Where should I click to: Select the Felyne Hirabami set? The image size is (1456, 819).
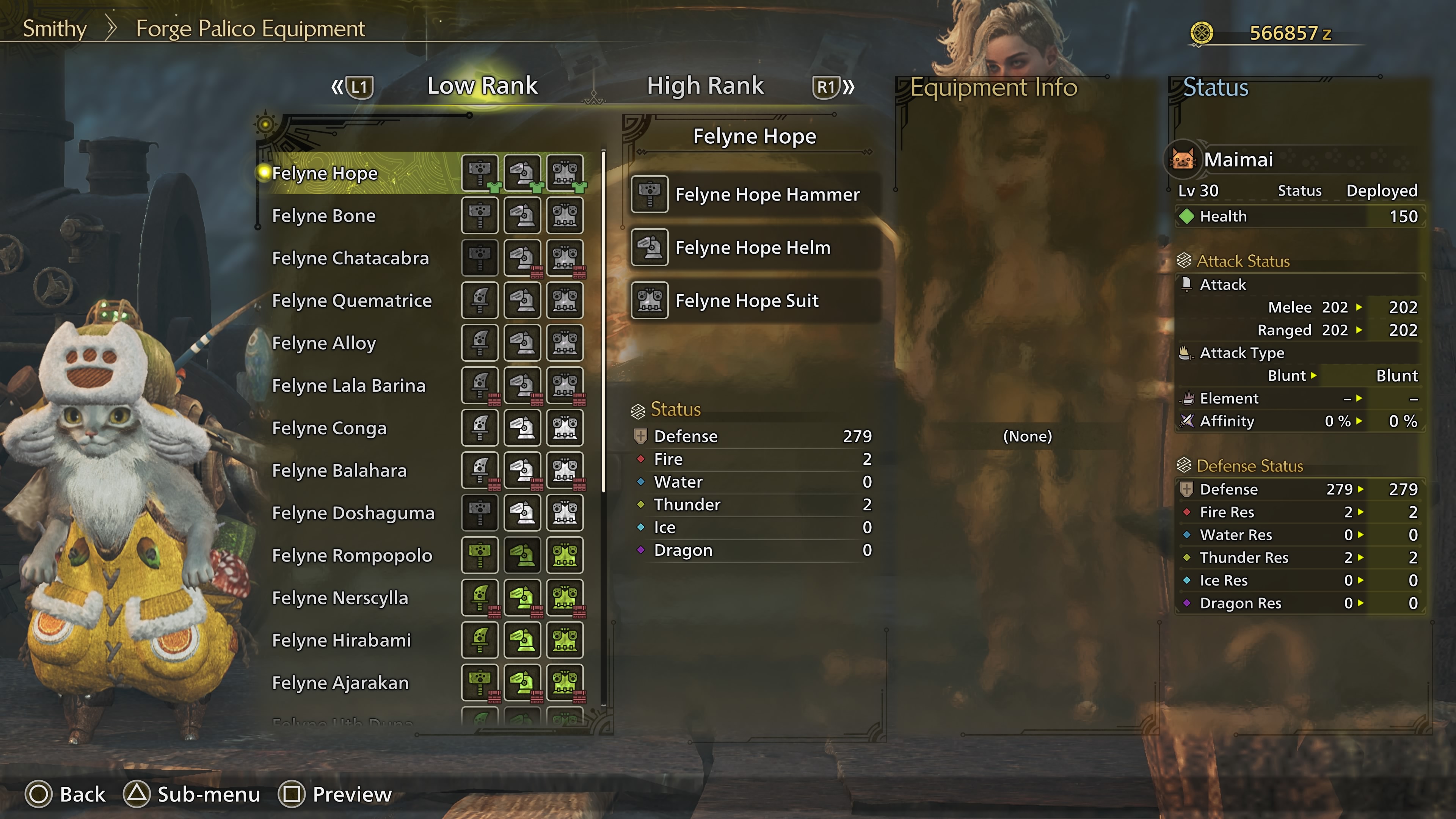[x=341, y=640]
